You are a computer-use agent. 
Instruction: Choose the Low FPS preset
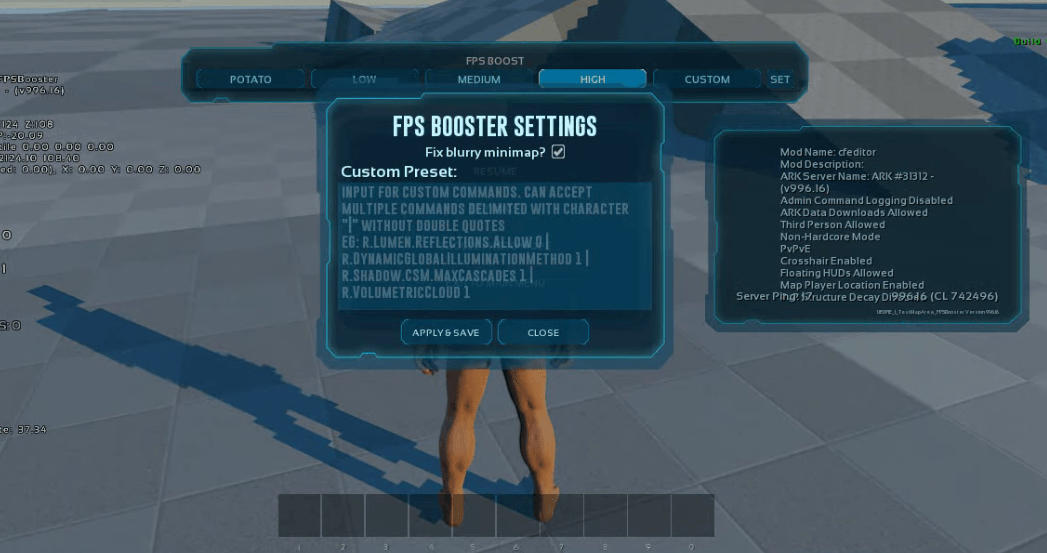click(x=364, y=79)
